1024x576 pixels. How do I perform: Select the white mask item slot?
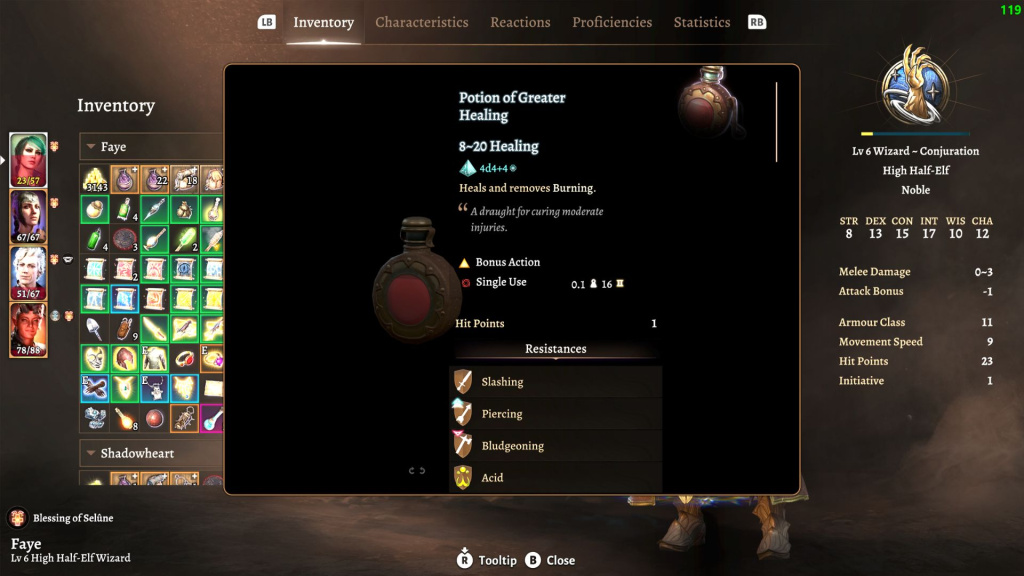(95, 358)
